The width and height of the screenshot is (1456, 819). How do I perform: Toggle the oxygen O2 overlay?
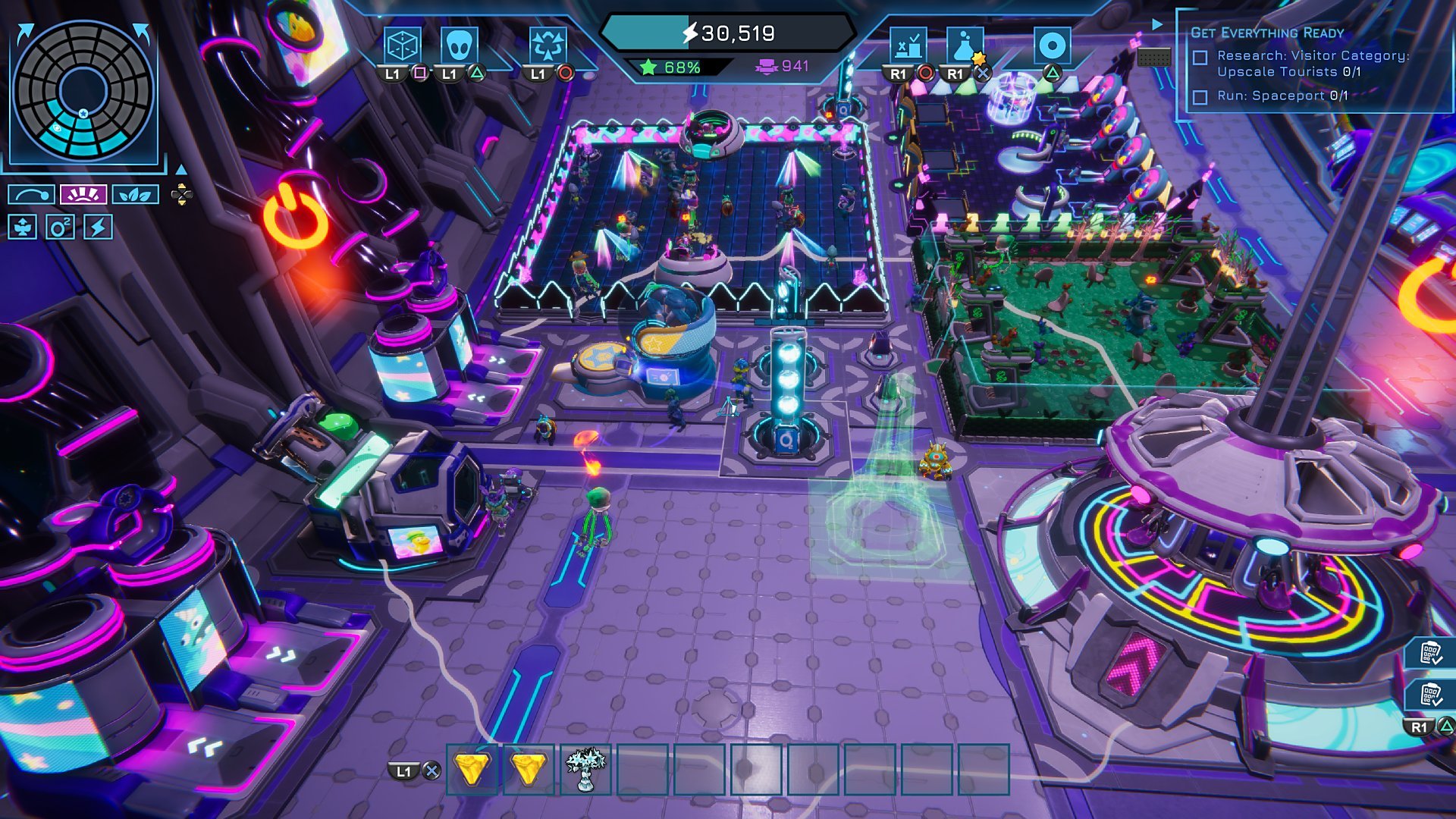click(x=60, y=227)
